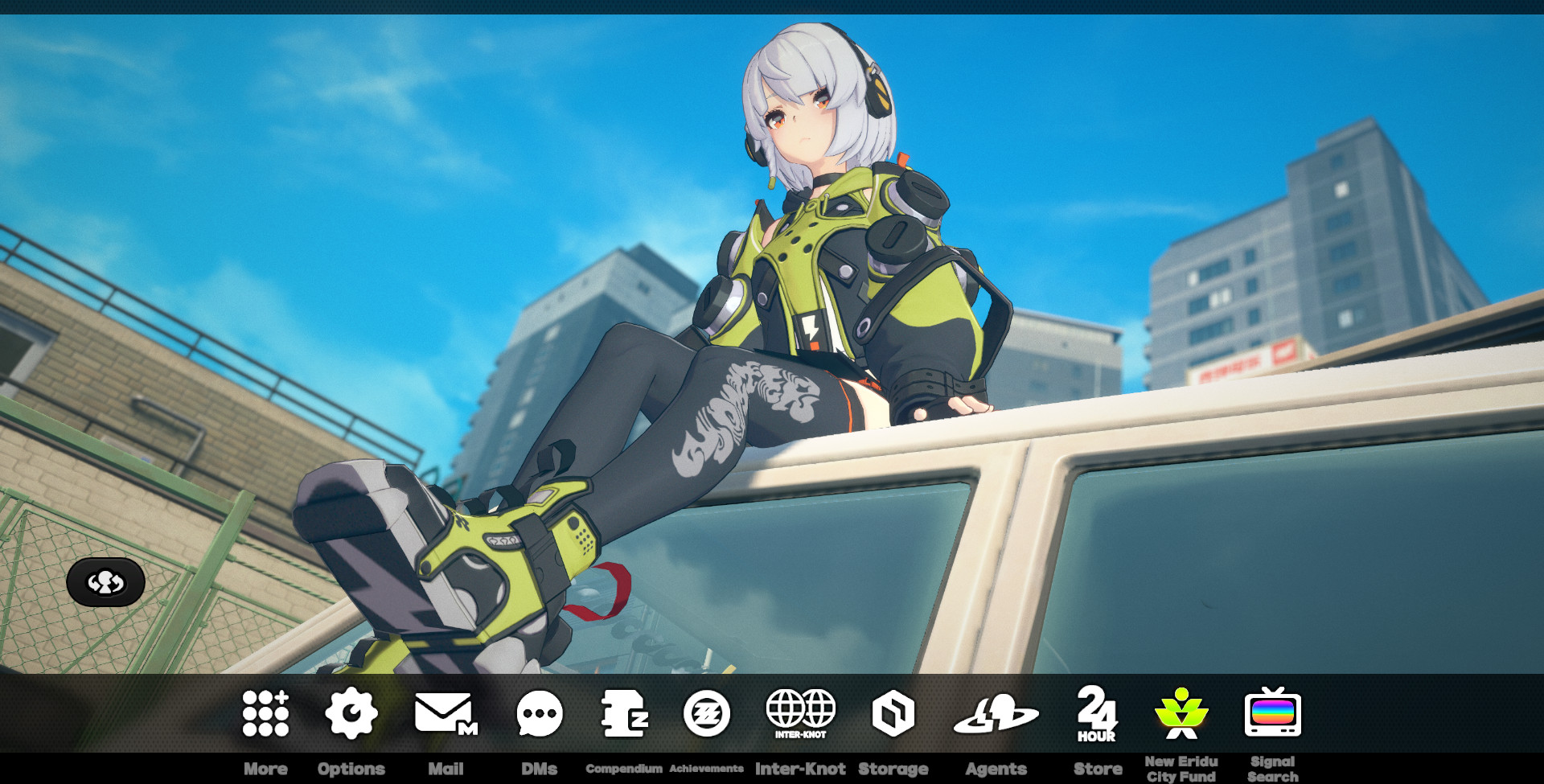Expand the More menu with the plus icon

[x=265, y=712]
